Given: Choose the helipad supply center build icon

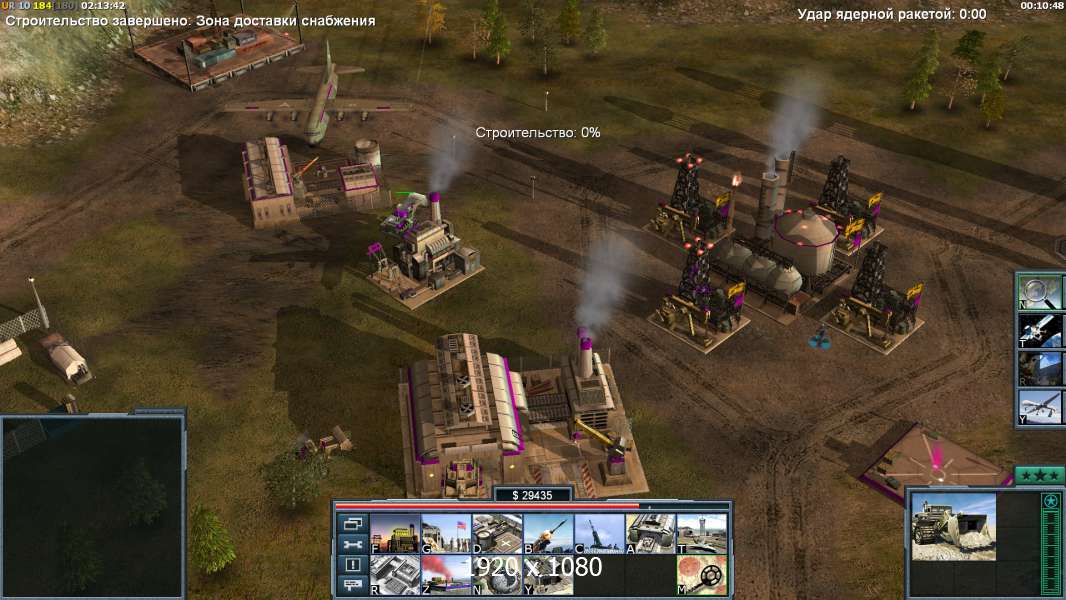Looking at the screenshot, I should [497, 534].
